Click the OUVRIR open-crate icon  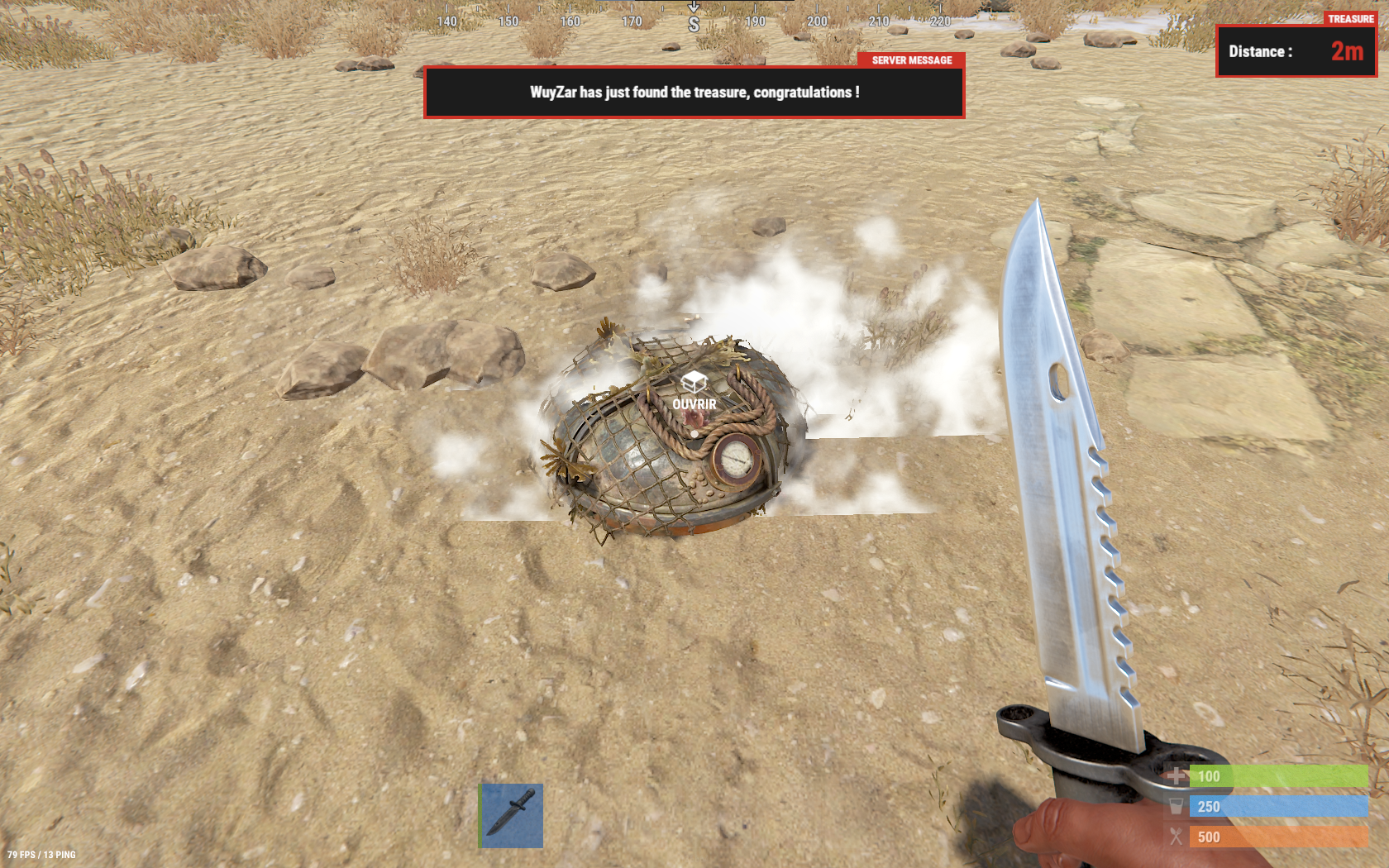(x=694, y=383)
